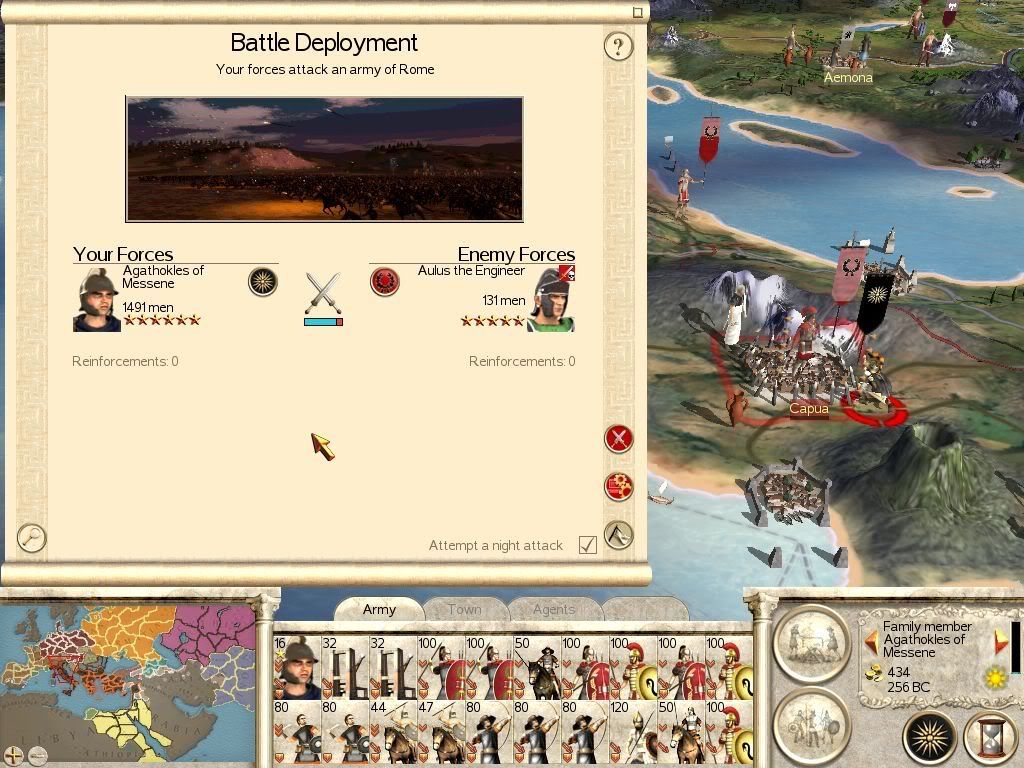1024x768 pixels.
Task: Start the battle with the crossed swords button
Action: [619, 438]
